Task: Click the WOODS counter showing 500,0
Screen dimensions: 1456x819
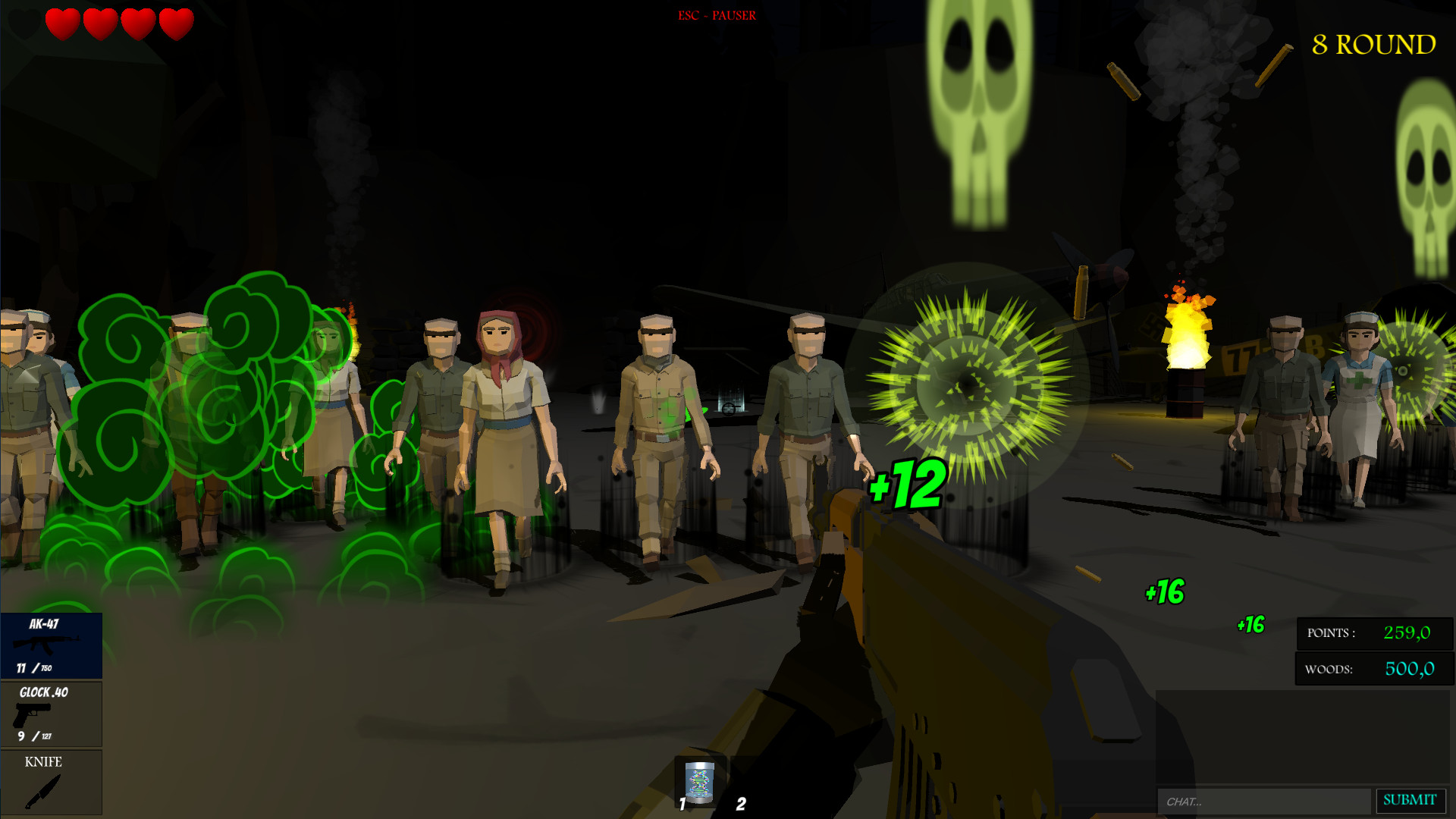Action: [x=1373, y=669]
